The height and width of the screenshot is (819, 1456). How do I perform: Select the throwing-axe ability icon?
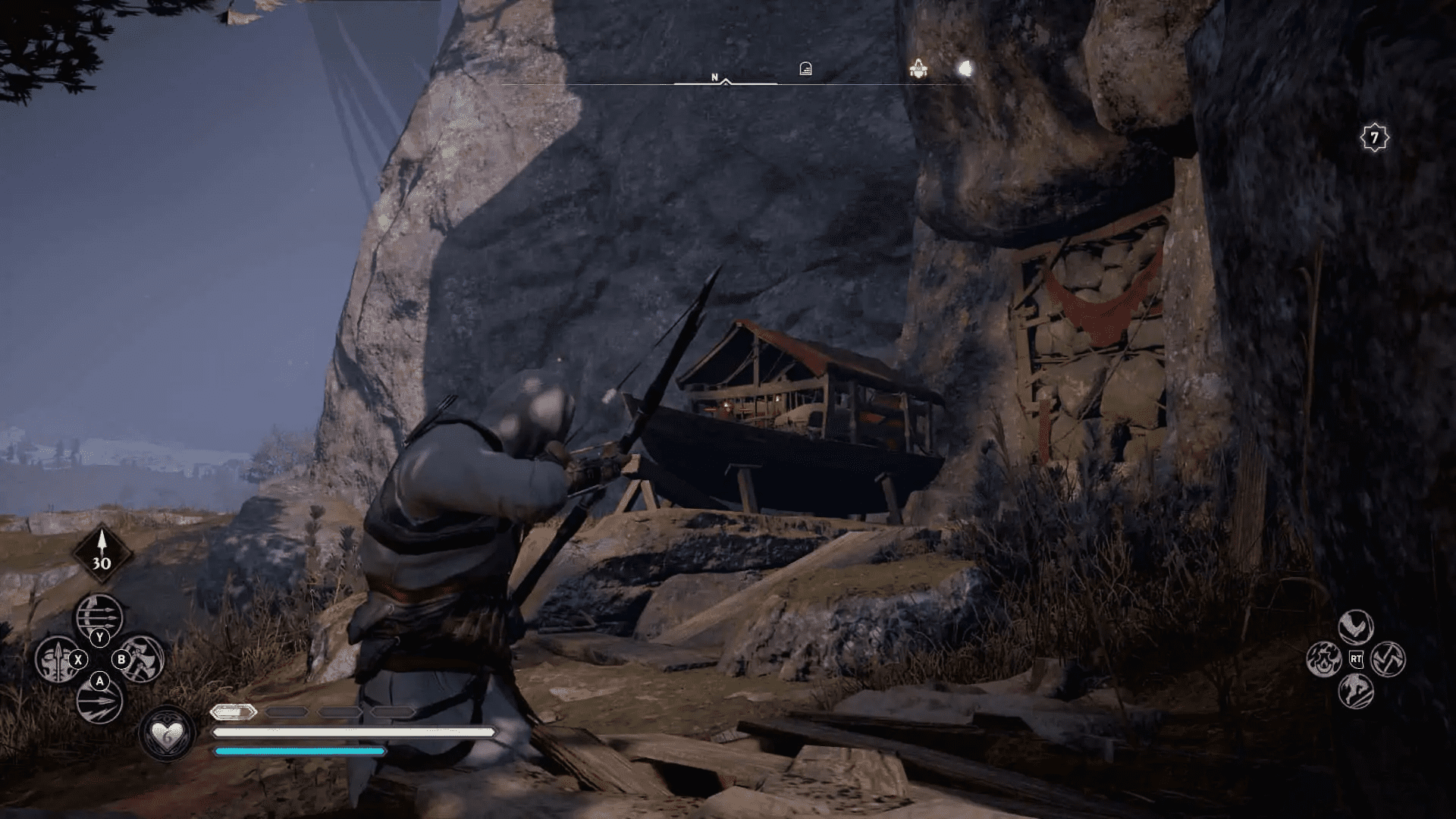pos(1388,659)
